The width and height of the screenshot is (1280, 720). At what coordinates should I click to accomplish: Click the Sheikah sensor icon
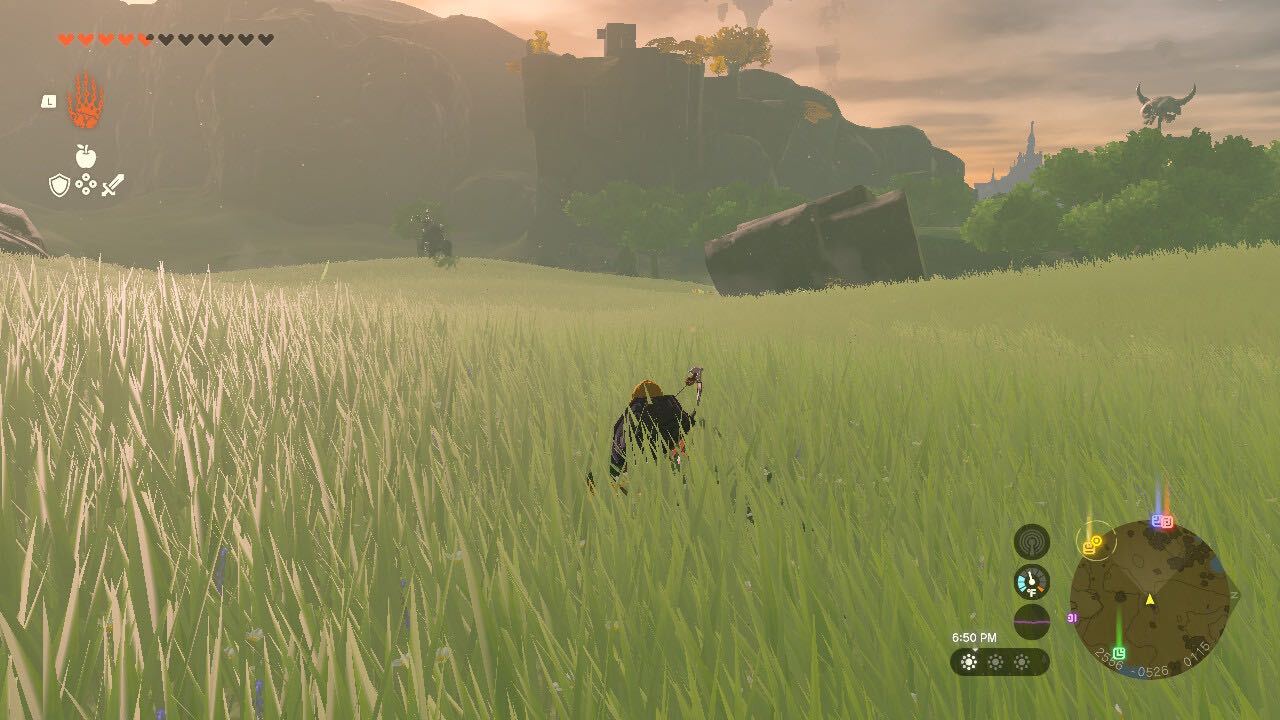[1033, 543]
